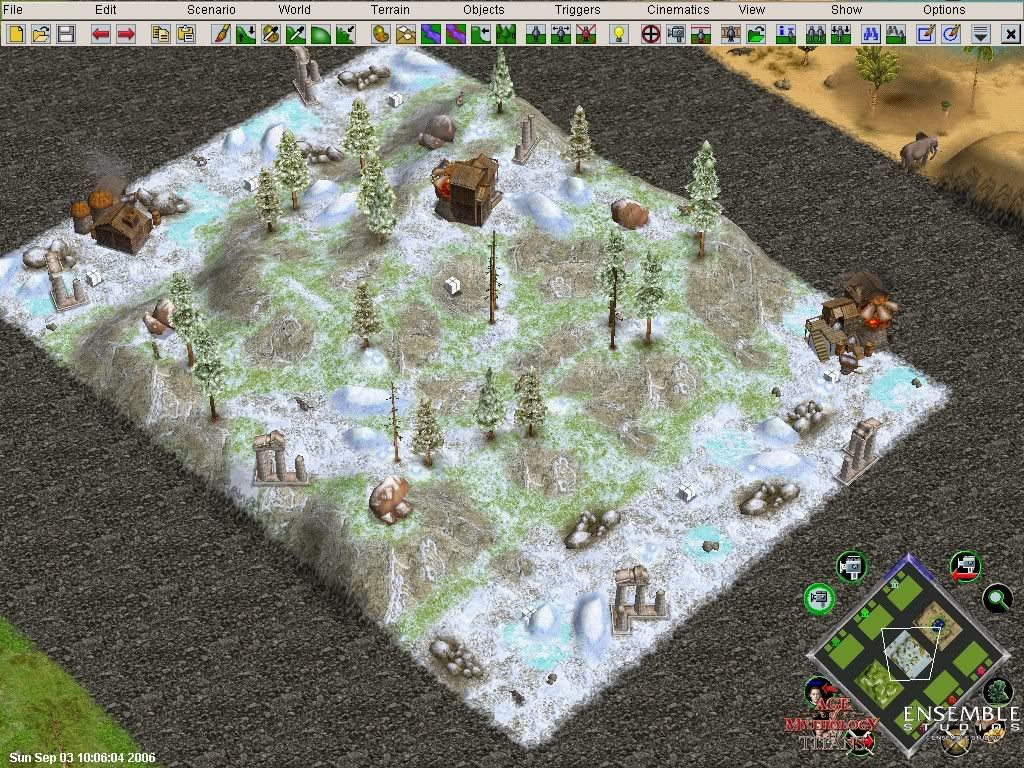This screenshot has width=1024, height=768.
Task: Click the snowy map area on minimap
Action: [x=909, y=655]
